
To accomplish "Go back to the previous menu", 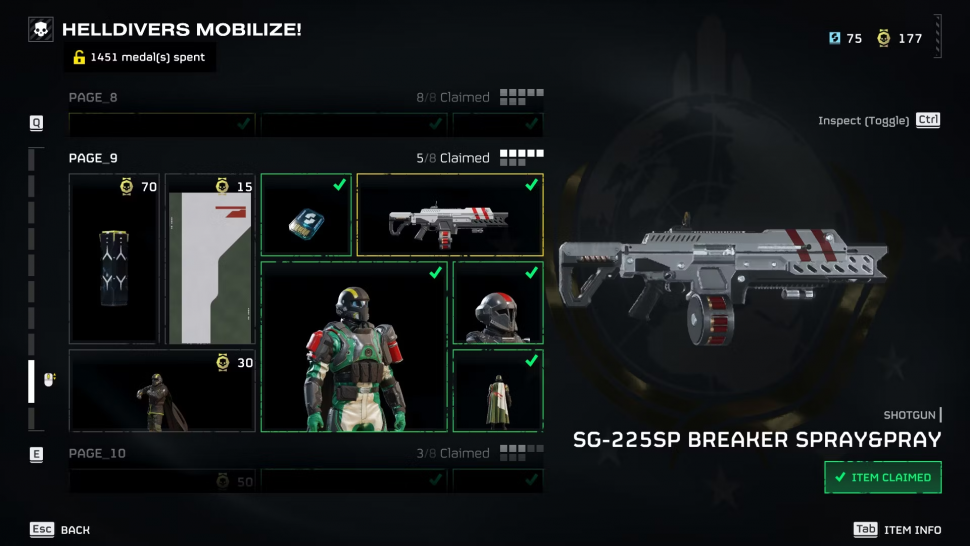I will click(60, 530).
